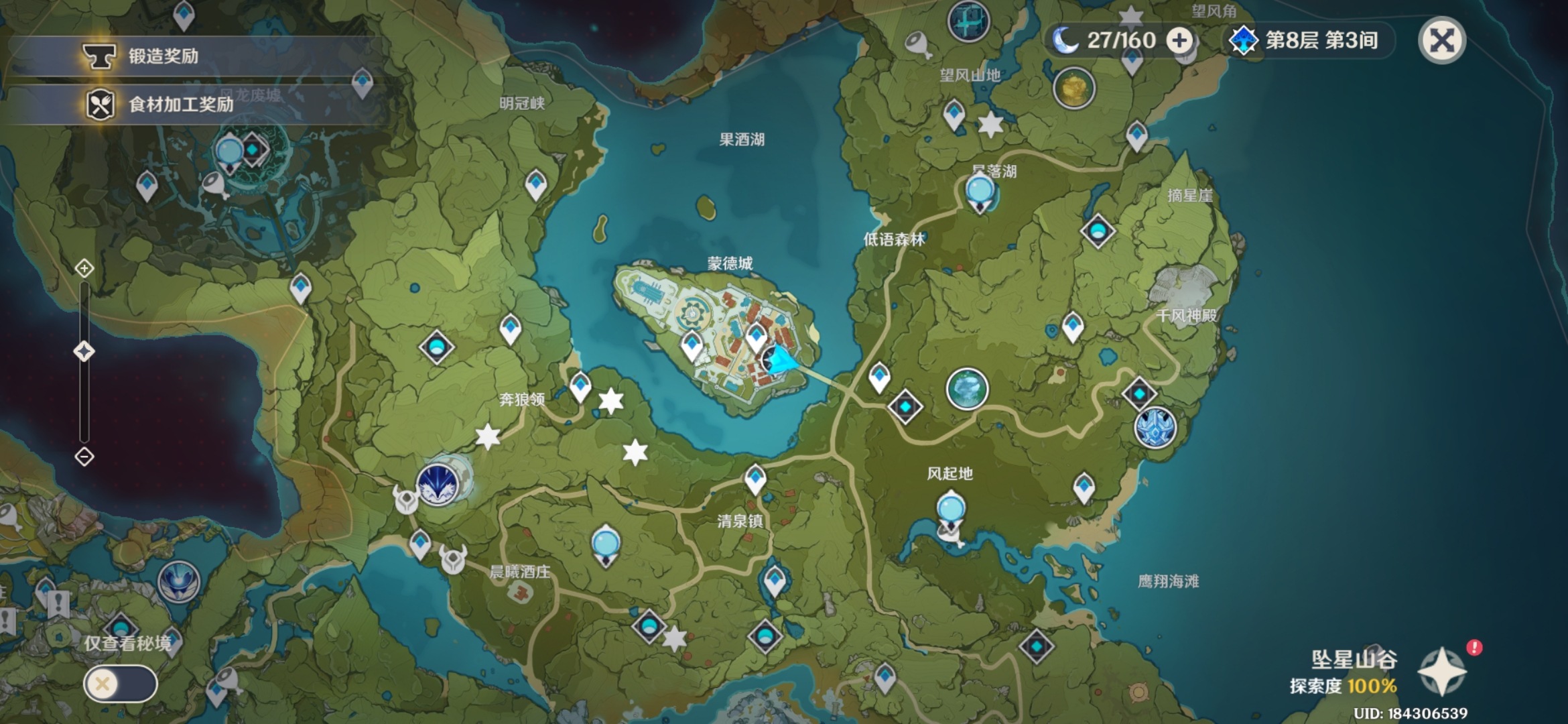Select the Statue of the Seven at 风起地

[950, 509]
